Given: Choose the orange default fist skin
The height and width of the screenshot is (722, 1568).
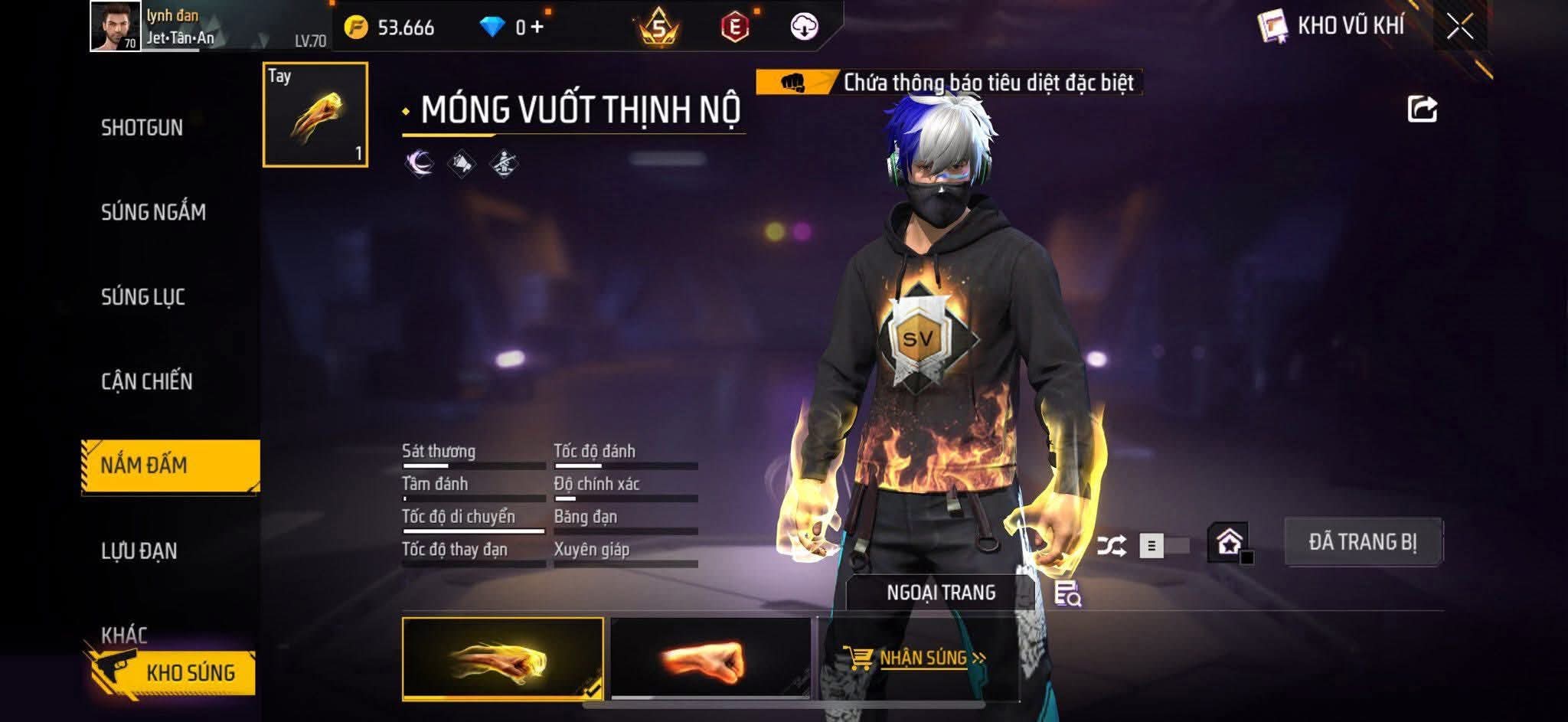Looking at the screenshot, I should point(710,659).
